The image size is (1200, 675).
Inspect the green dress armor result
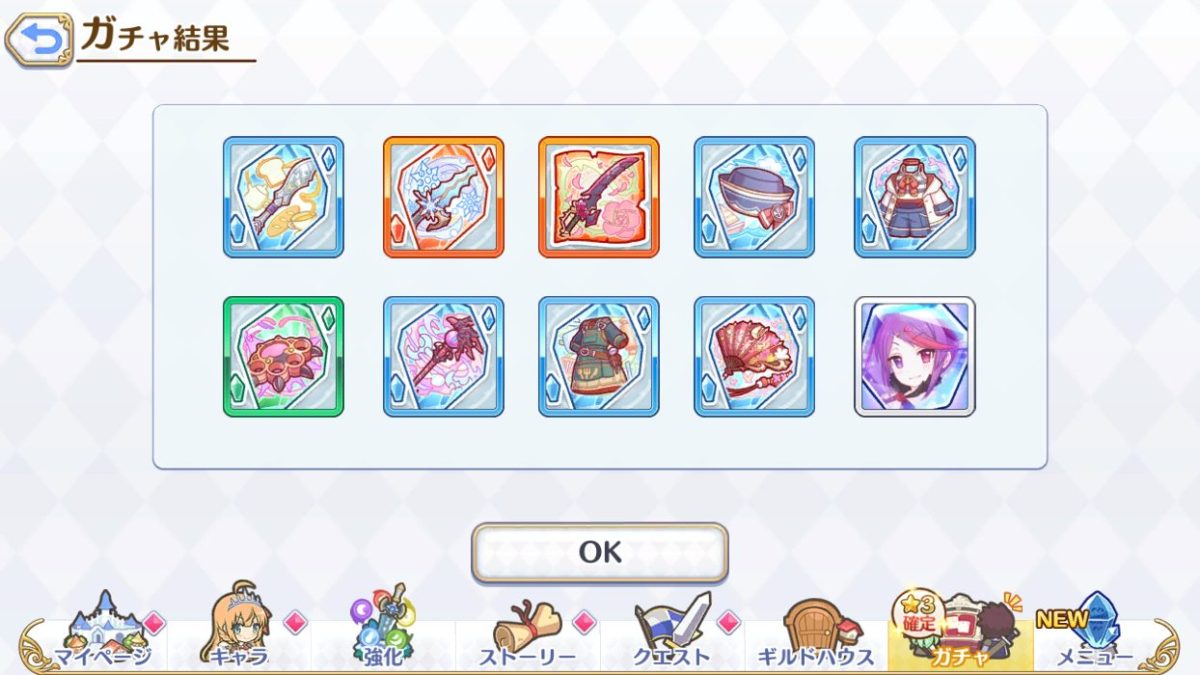click(x=599, y=357)
